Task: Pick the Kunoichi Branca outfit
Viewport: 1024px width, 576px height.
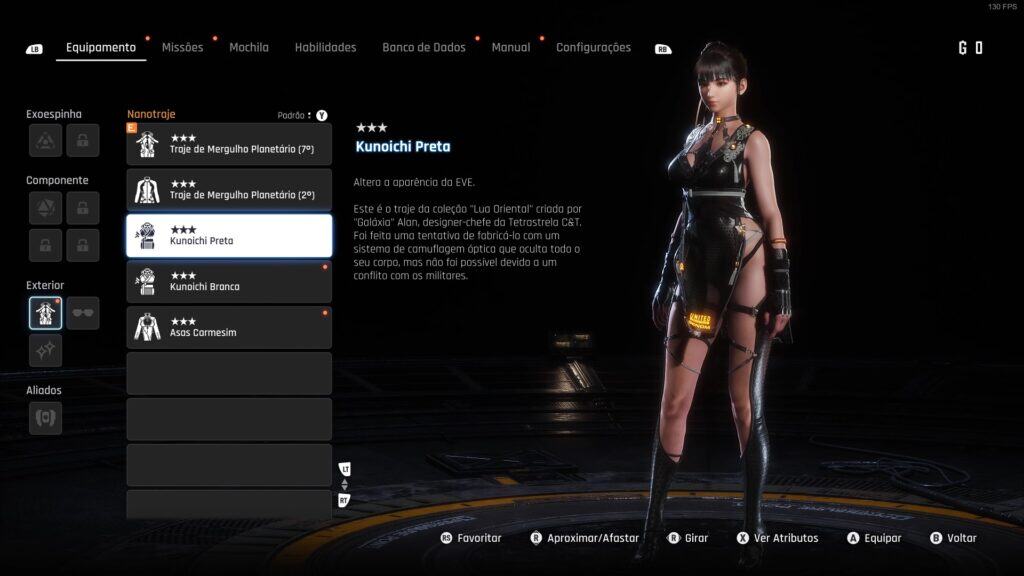Action: (229, 282)
